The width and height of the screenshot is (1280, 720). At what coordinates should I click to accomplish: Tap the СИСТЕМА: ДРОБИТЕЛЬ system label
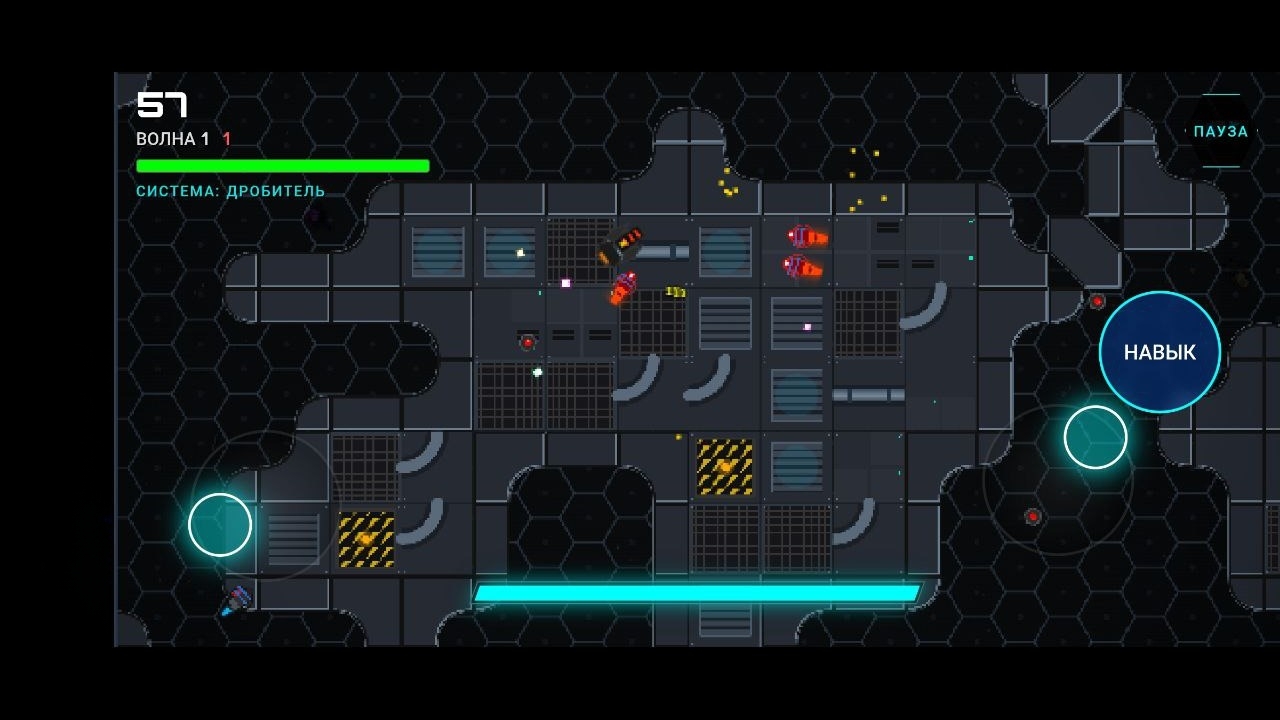pyautogui.click(x=230, y=190)
